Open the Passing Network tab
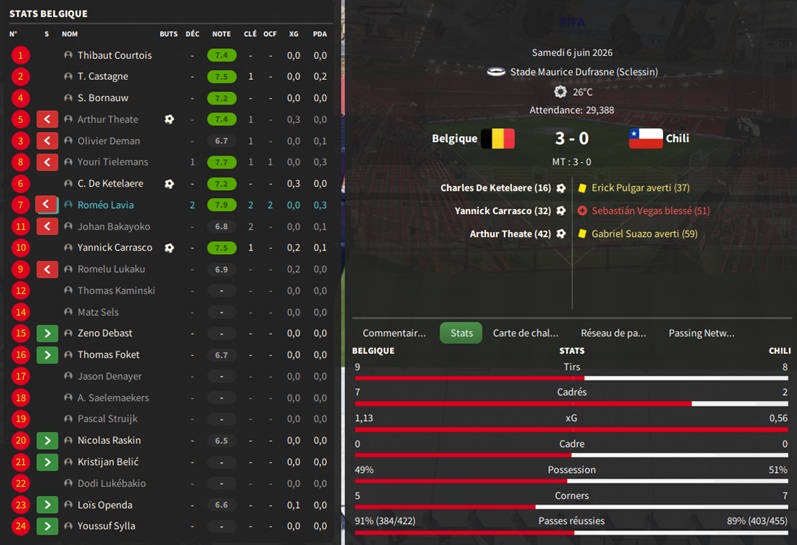The width and height of the screenshot is (797, 545). tap(701, 333)
